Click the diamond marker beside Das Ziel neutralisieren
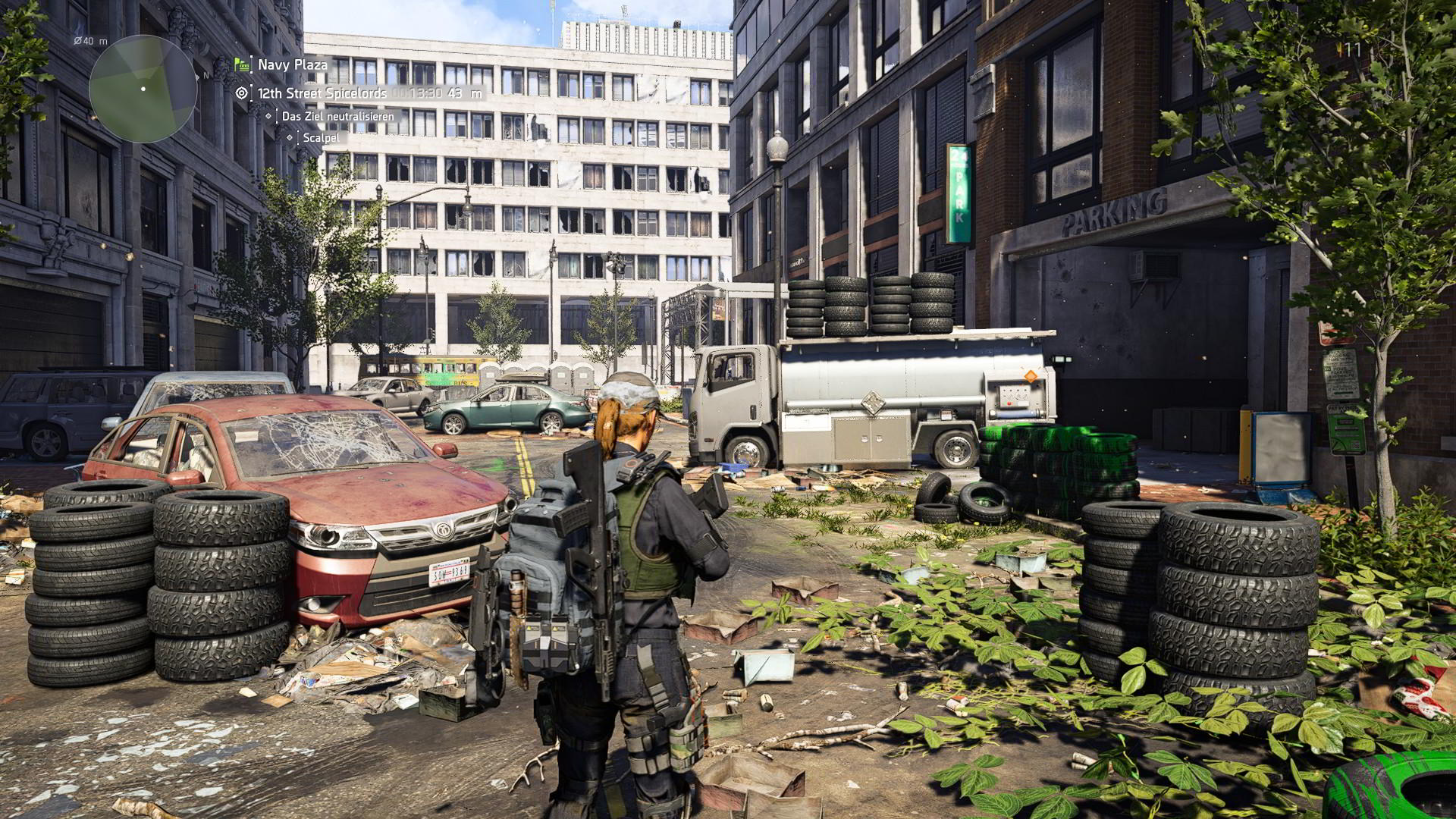The width and height of the screenshot is (1456, 819). click(268, 115)
